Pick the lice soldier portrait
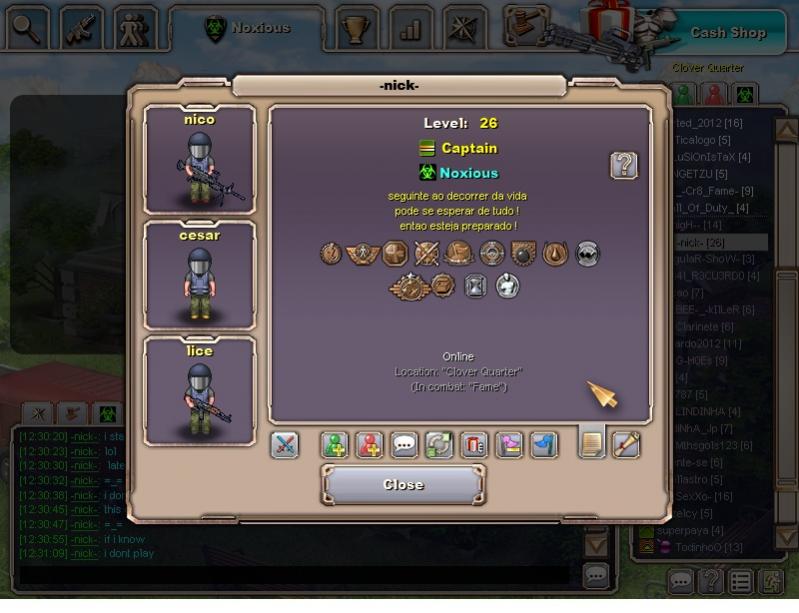This screenshot has height=613, width=799. point(200,390)
